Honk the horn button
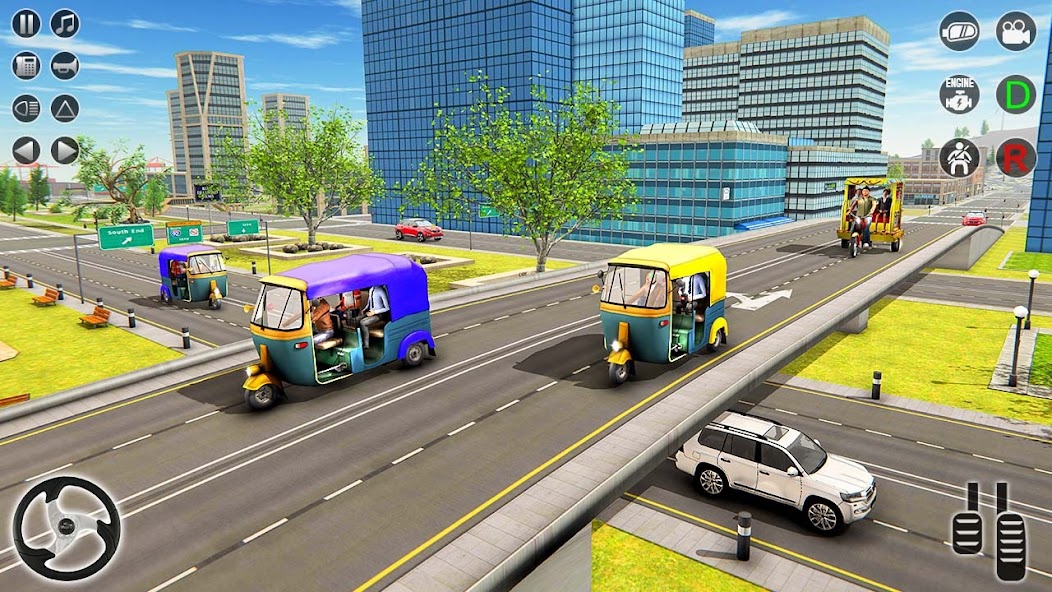 [65, 66]
